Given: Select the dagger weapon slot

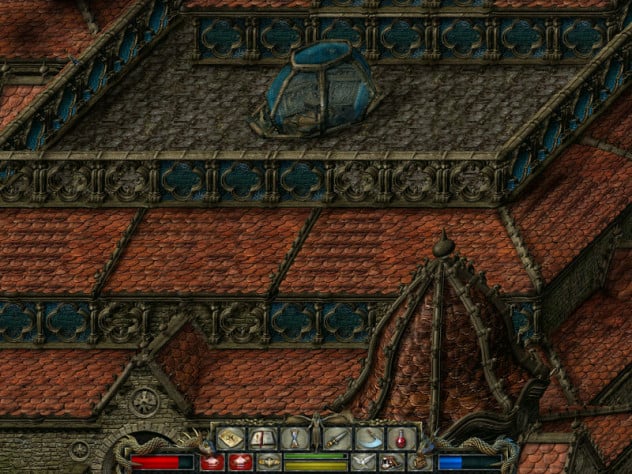Looking at the screenshot, I should 335,438.
